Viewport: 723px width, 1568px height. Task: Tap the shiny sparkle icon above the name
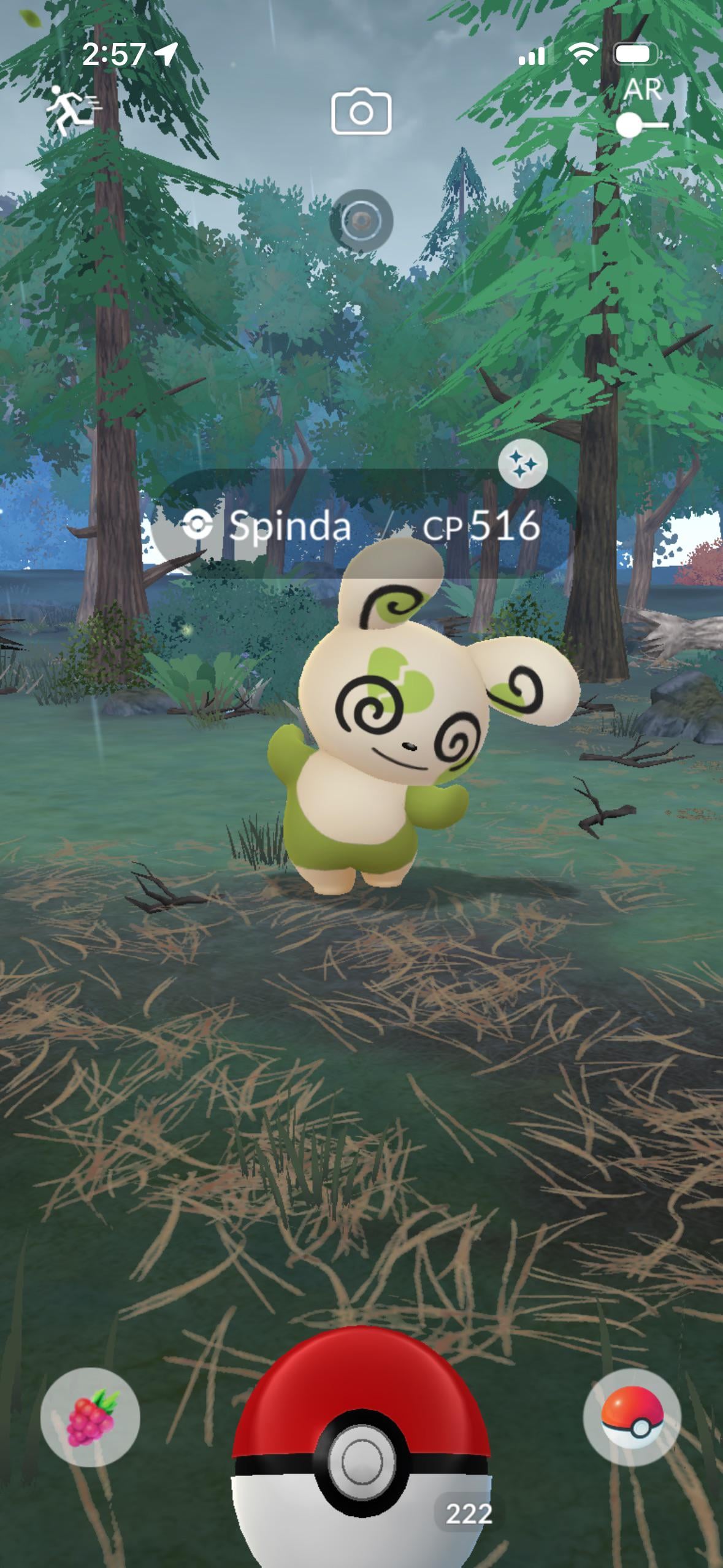[522, 466]
